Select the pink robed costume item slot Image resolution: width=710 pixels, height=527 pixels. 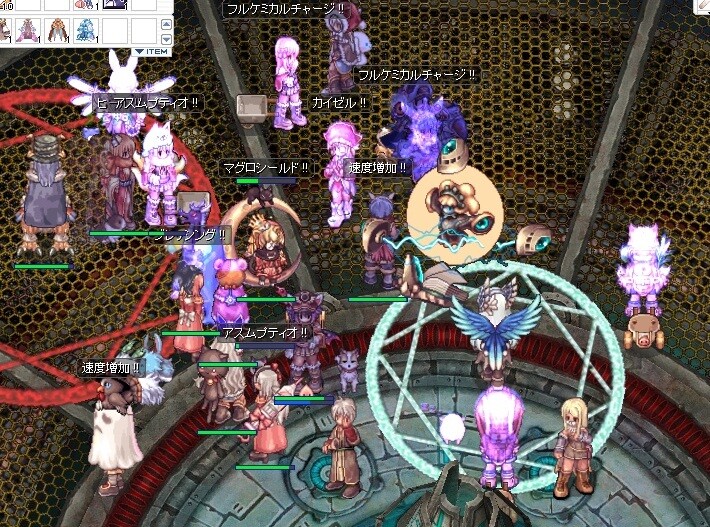(27, 29)
